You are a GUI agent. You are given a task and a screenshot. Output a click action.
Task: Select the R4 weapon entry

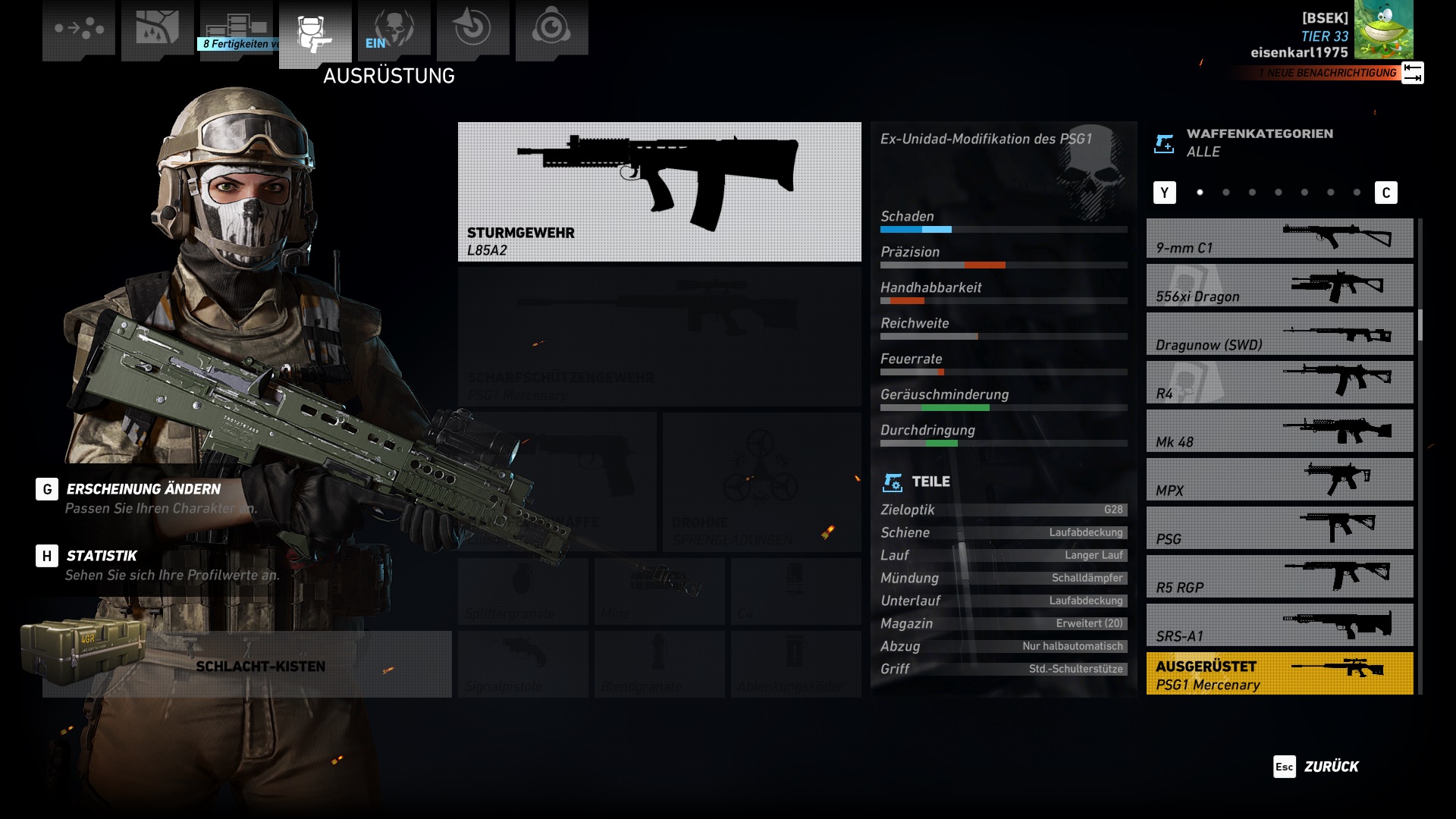[x=1279, y=384]
